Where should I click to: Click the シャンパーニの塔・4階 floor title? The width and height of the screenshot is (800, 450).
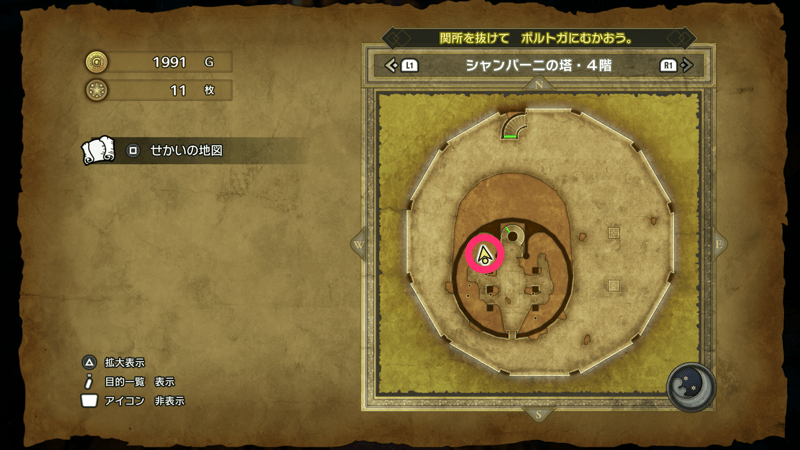point(539,66)
